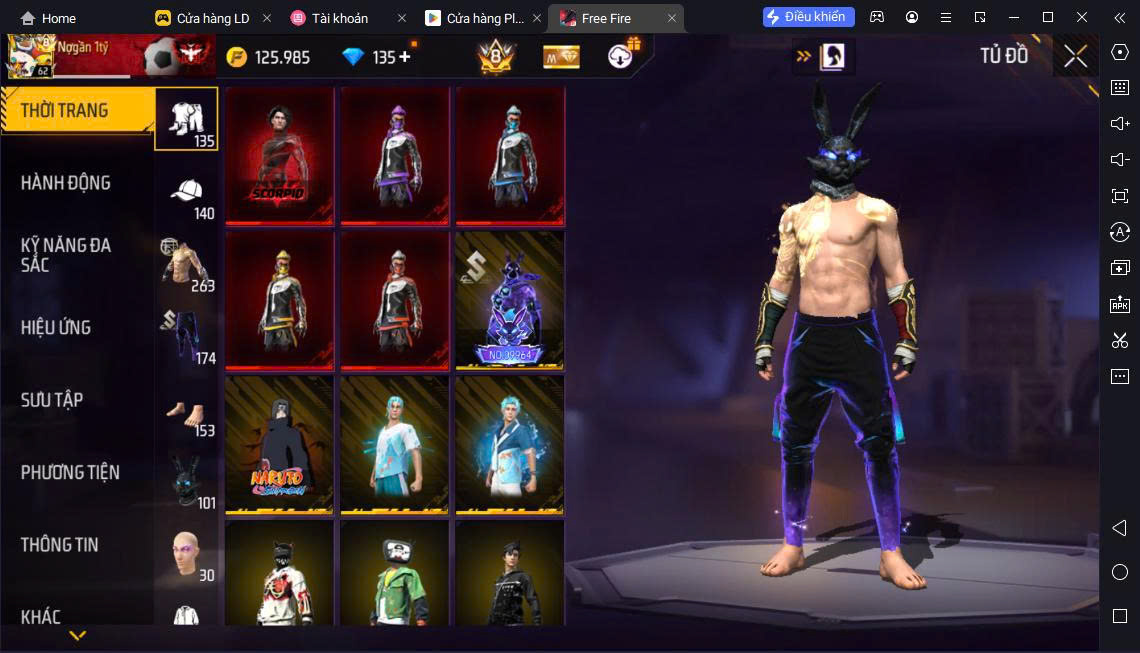Switch to the HÀNH ĐỘNG tab
The height and width of the screenshot is (653, 1140).
point(66,183)
